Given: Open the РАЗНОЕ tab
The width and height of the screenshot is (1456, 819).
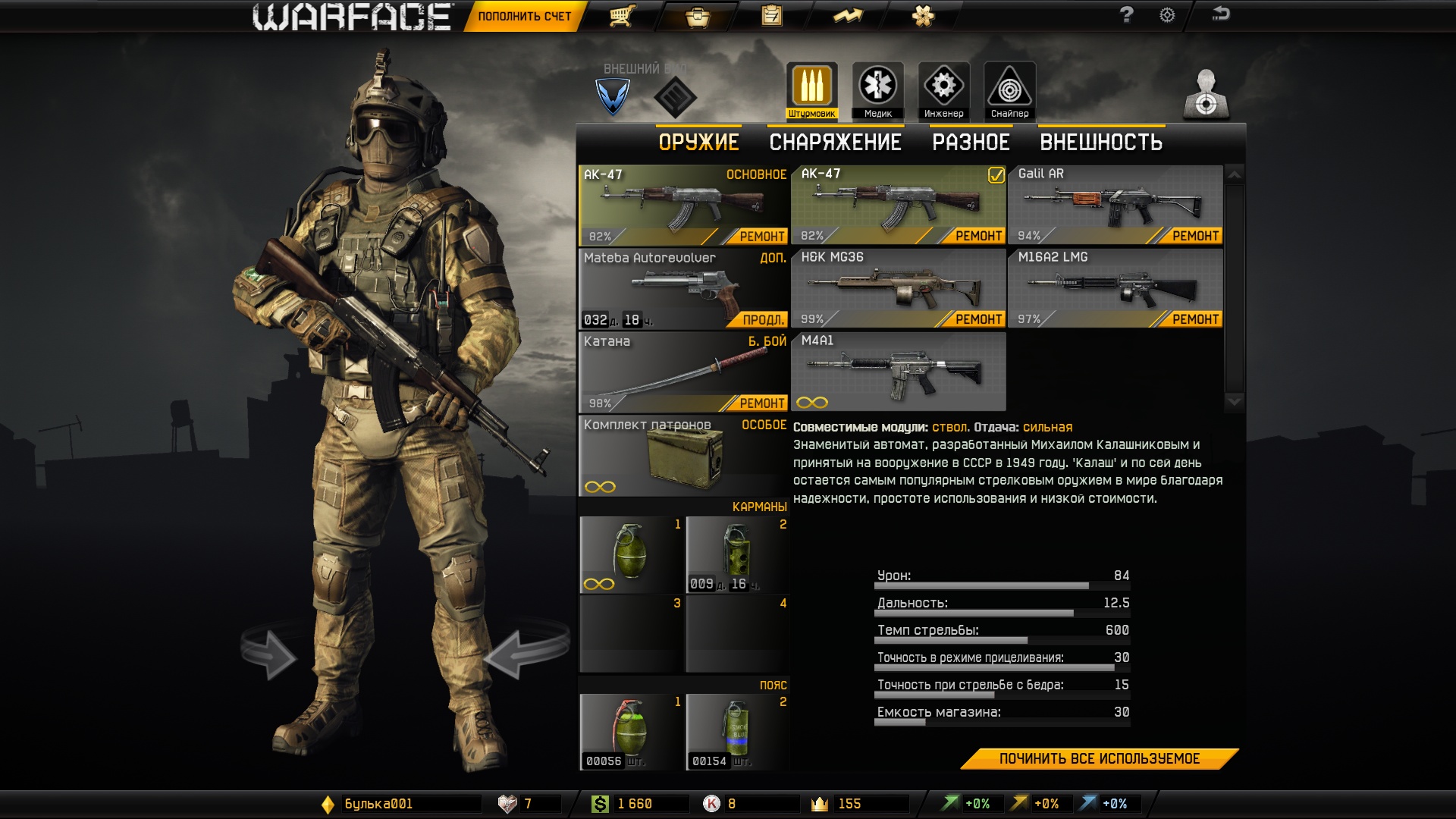Looking at the screenshot, I should pos(971,143).
